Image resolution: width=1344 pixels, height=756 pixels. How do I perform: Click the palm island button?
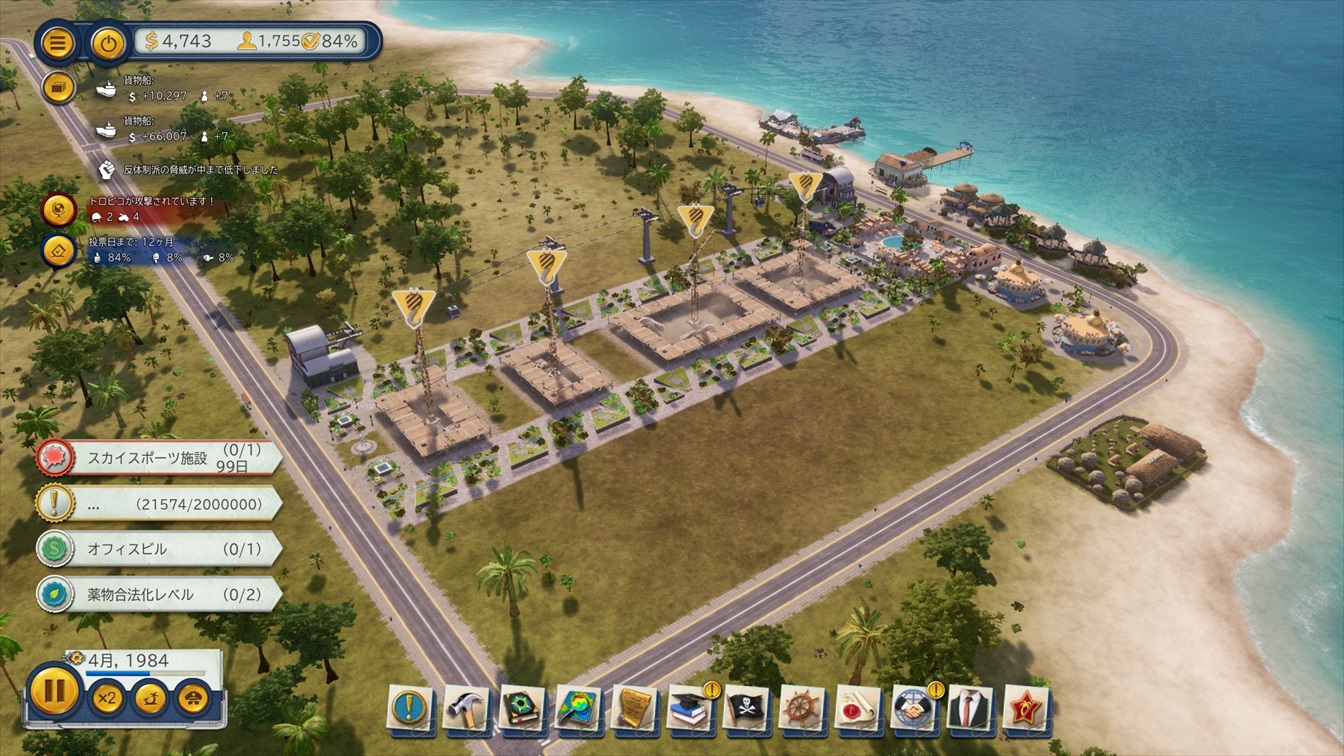(150, 696)
